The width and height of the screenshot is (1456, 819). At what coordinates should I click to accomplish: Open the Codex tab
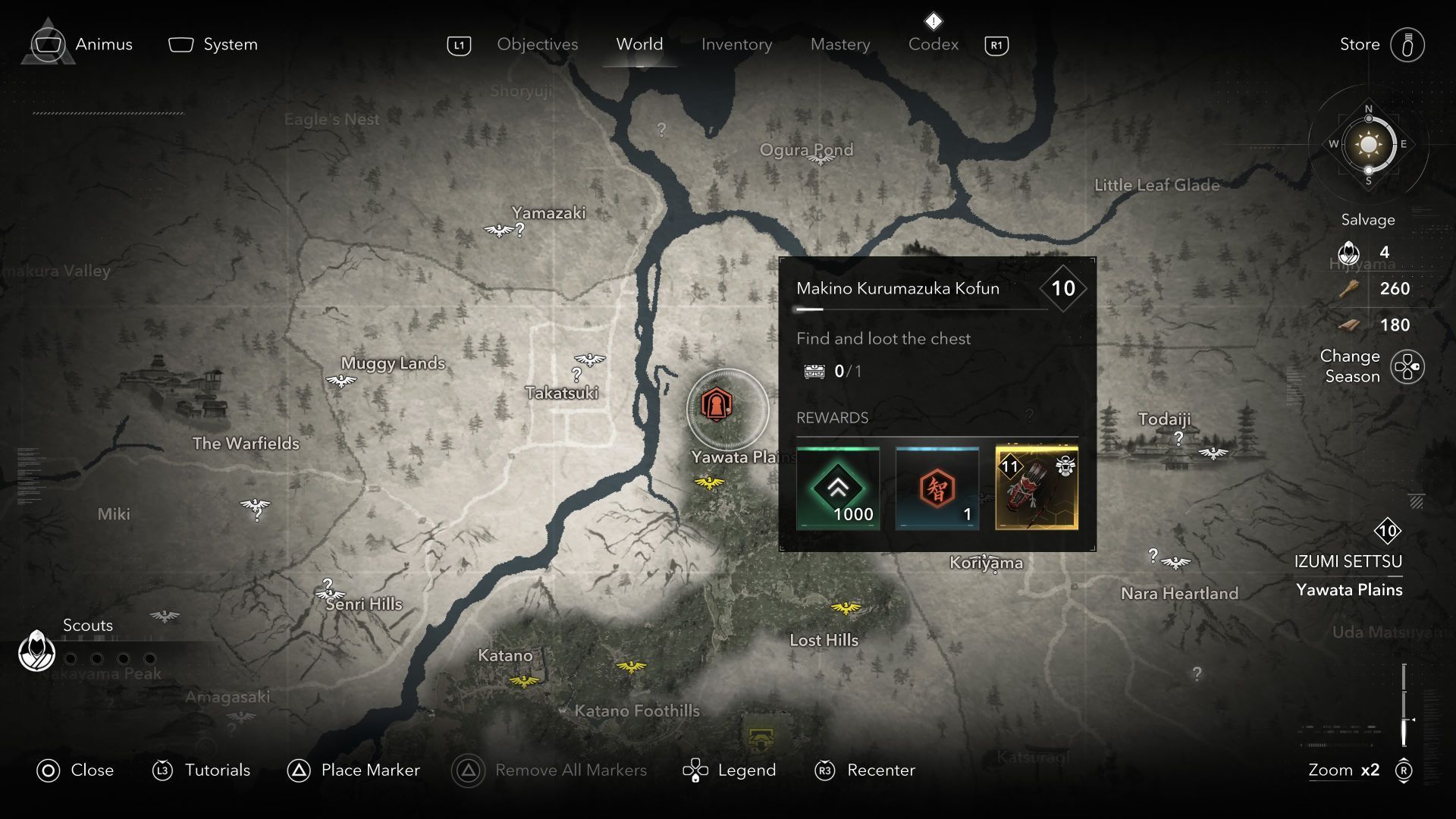[933, 45]
